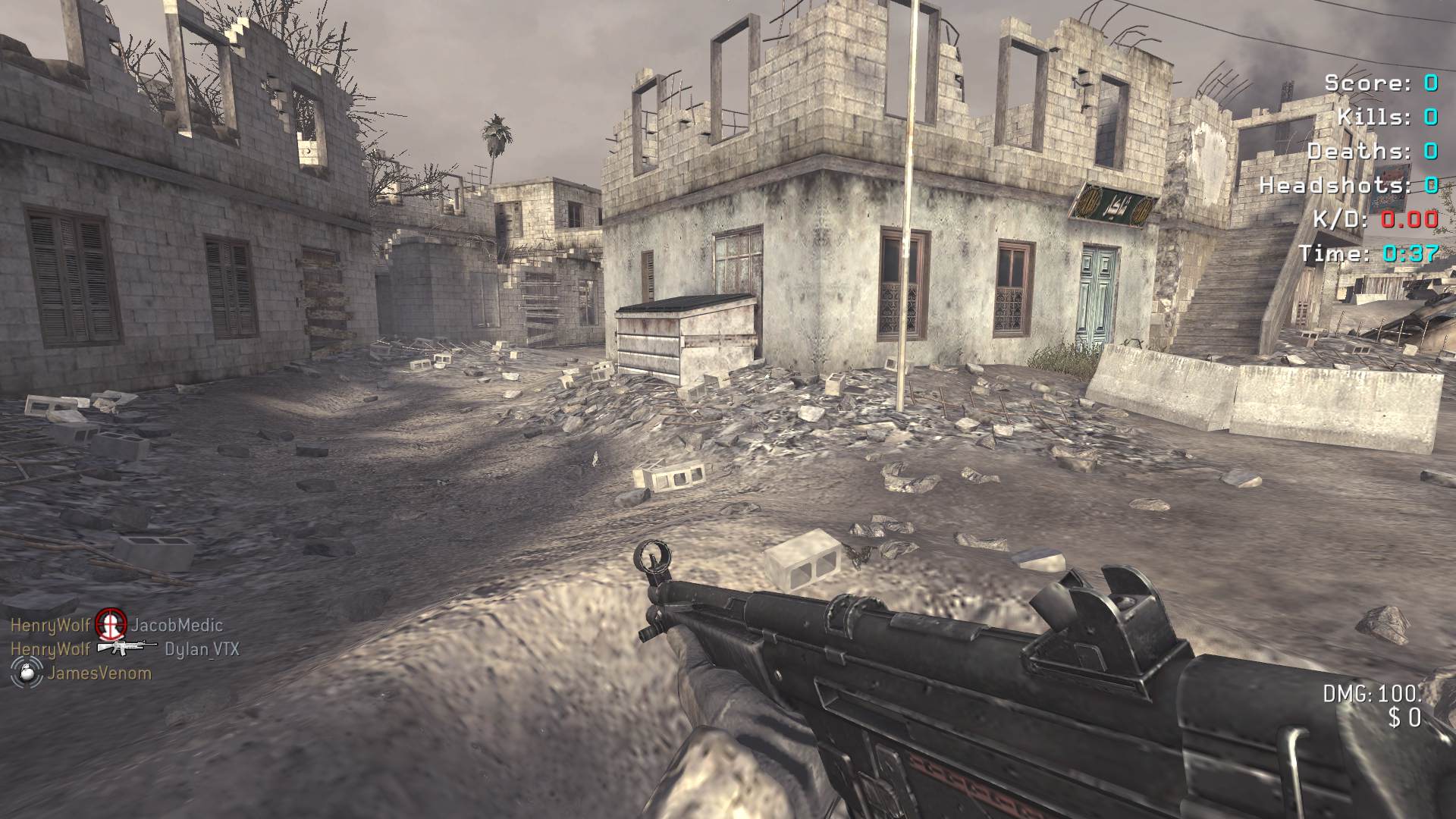Select the rifle icon next to Dylan_VTX
1456x819 pixels.
[126, 648]
